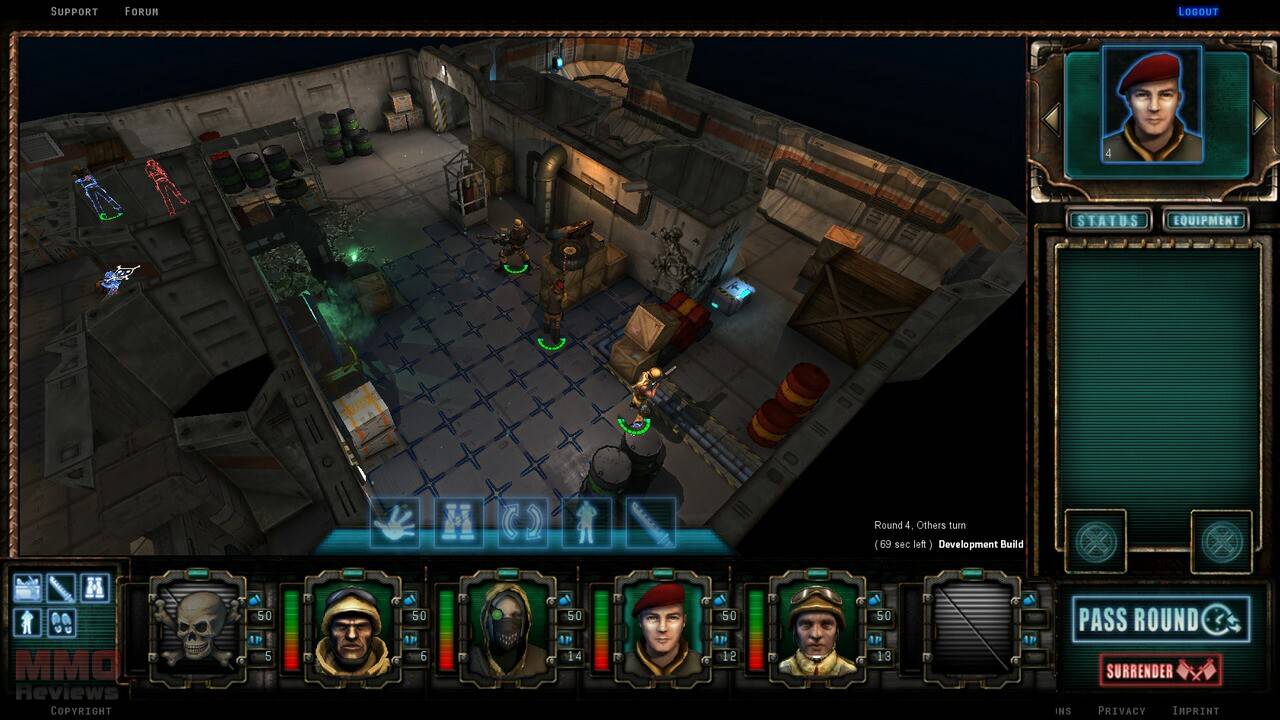Switch to the Status tab

(x=1108, y=220)
